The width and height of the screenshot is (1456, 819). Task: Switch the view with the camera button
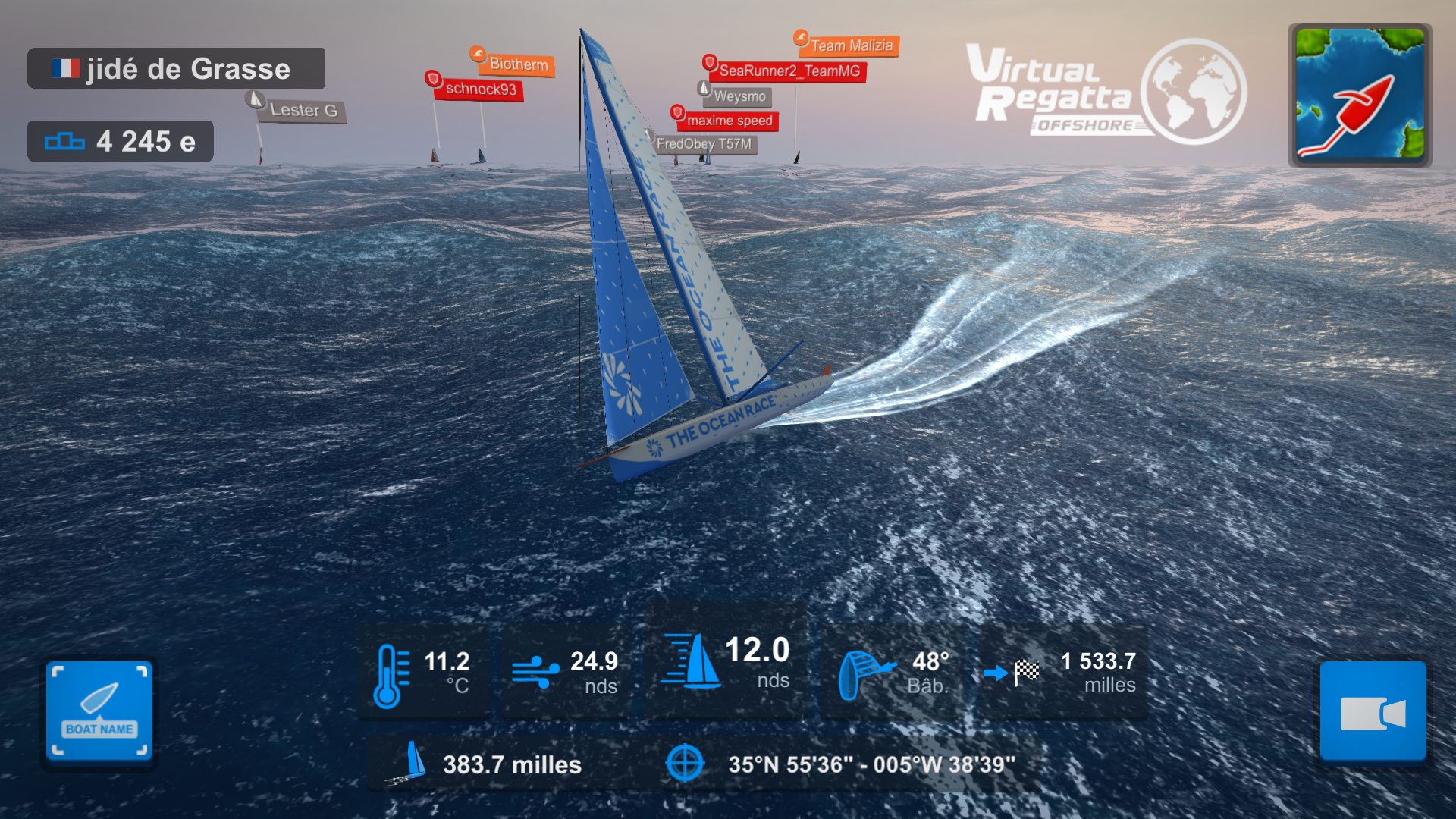pyautogui.click(x=1373, y=711)
